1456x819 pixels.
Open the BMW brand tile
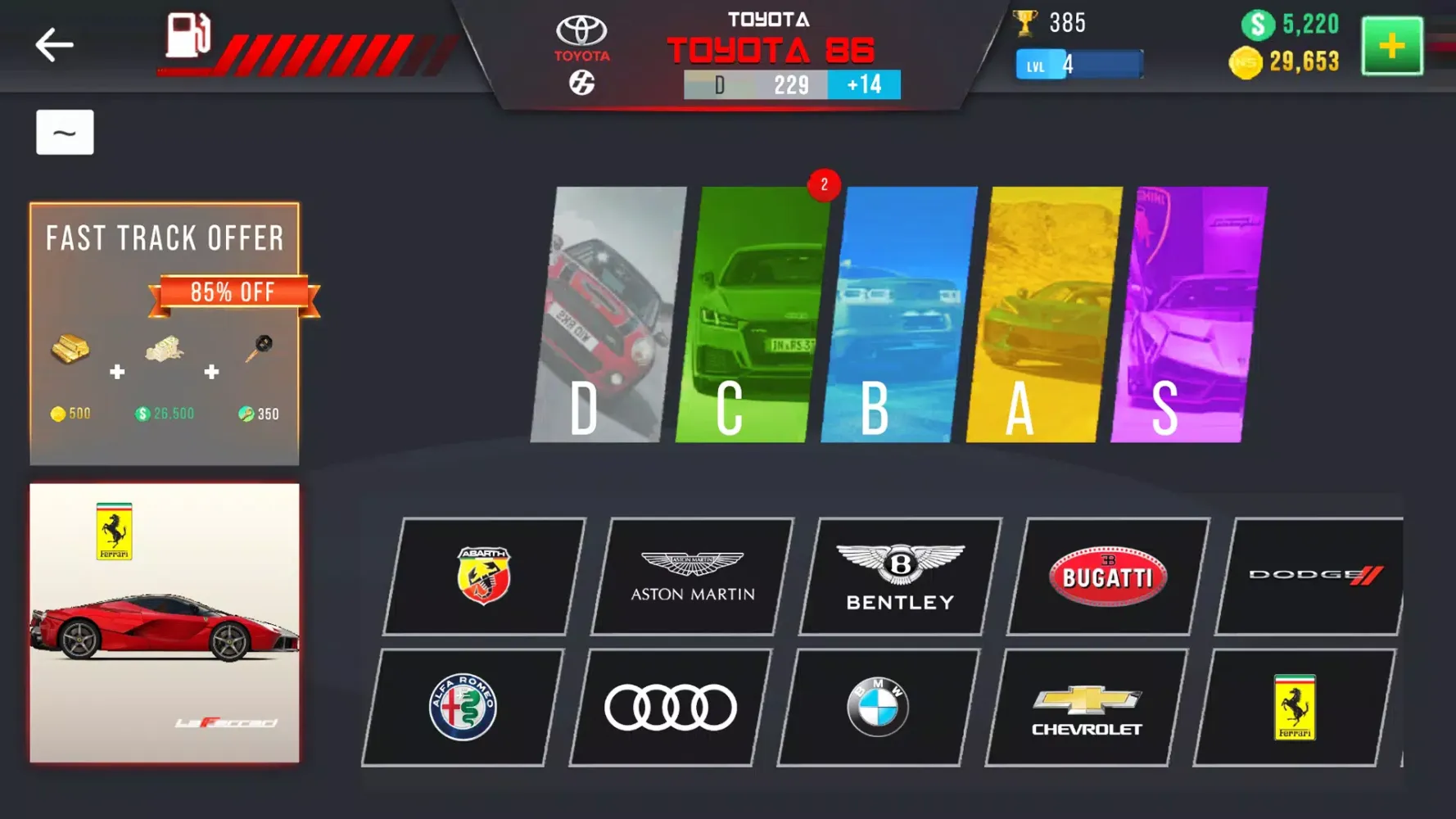[x=875, y=704]
